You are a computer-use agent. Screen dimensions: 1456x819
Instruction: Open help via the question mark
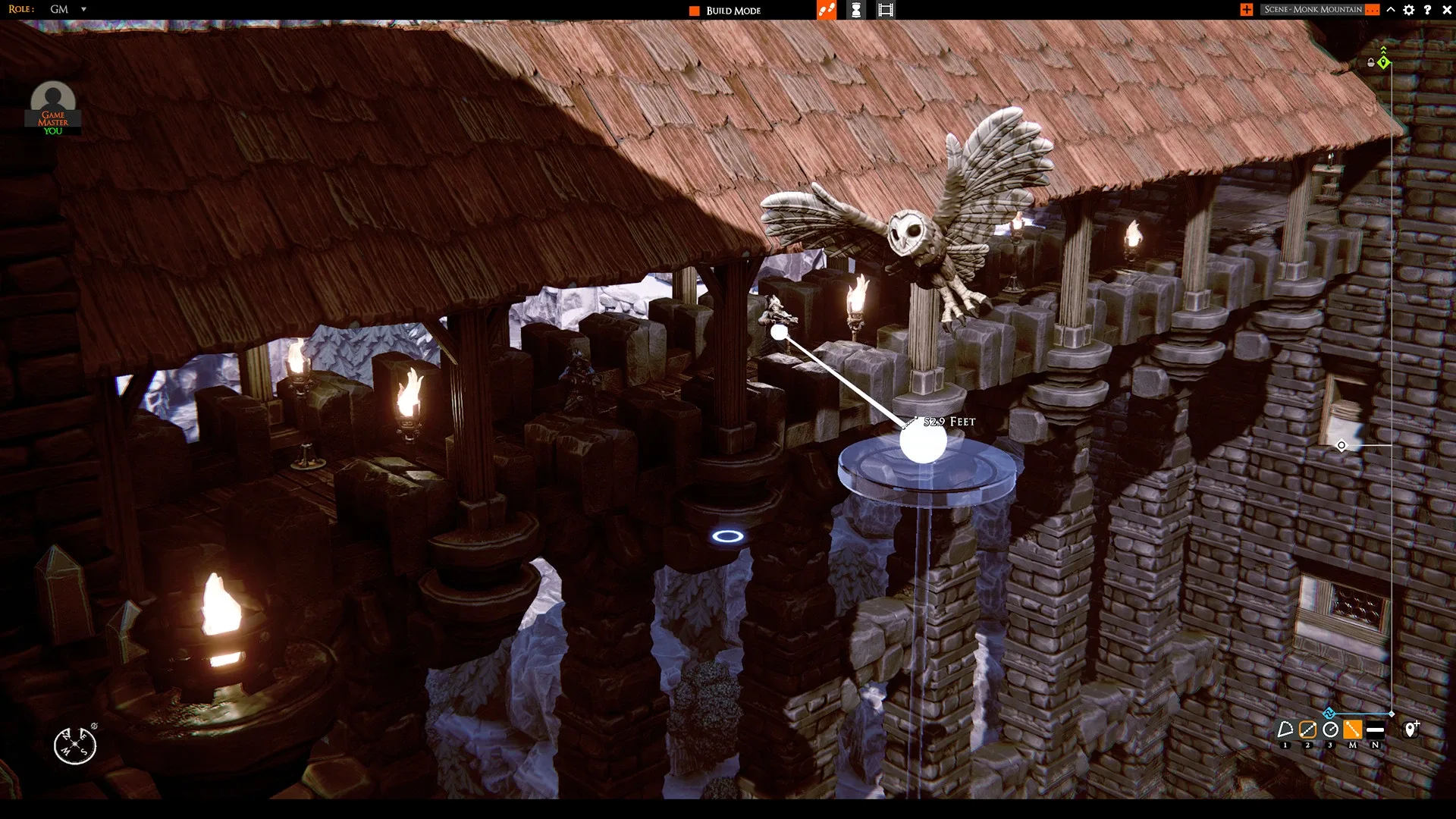click(x=1427, y=10)
